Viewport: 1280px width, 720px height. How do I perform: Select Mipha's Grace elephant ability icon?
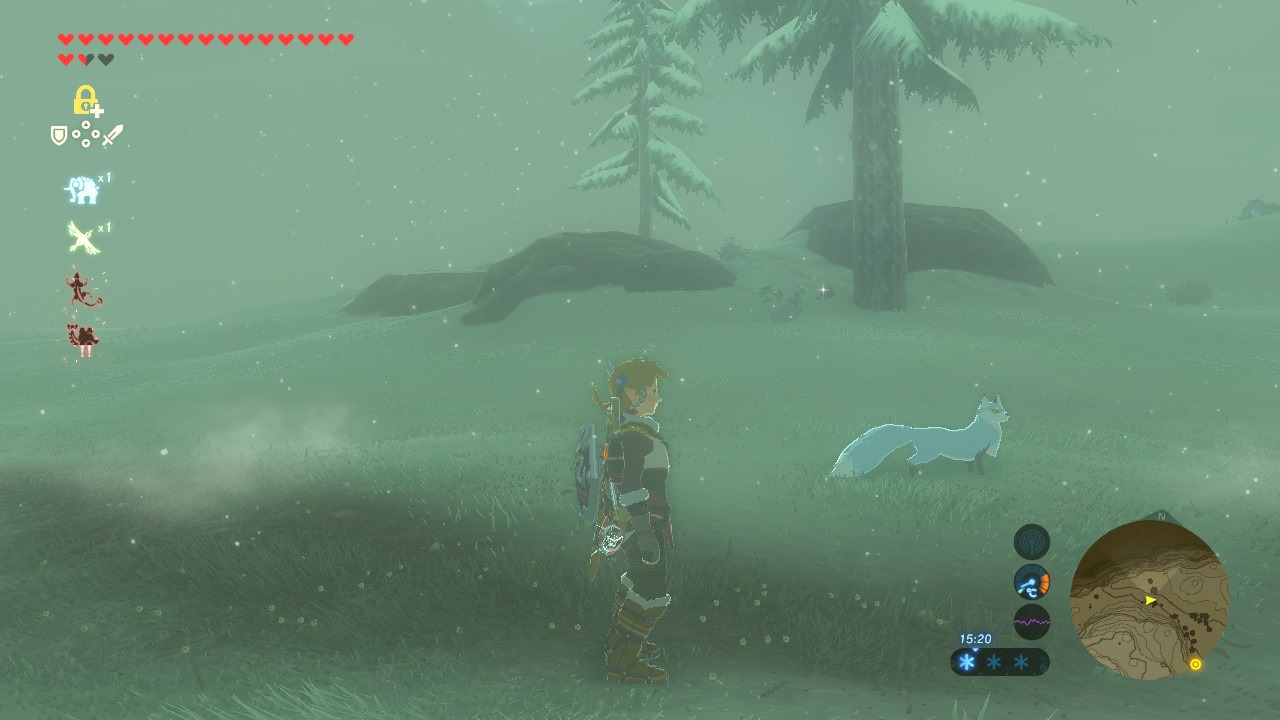point(84,190)
